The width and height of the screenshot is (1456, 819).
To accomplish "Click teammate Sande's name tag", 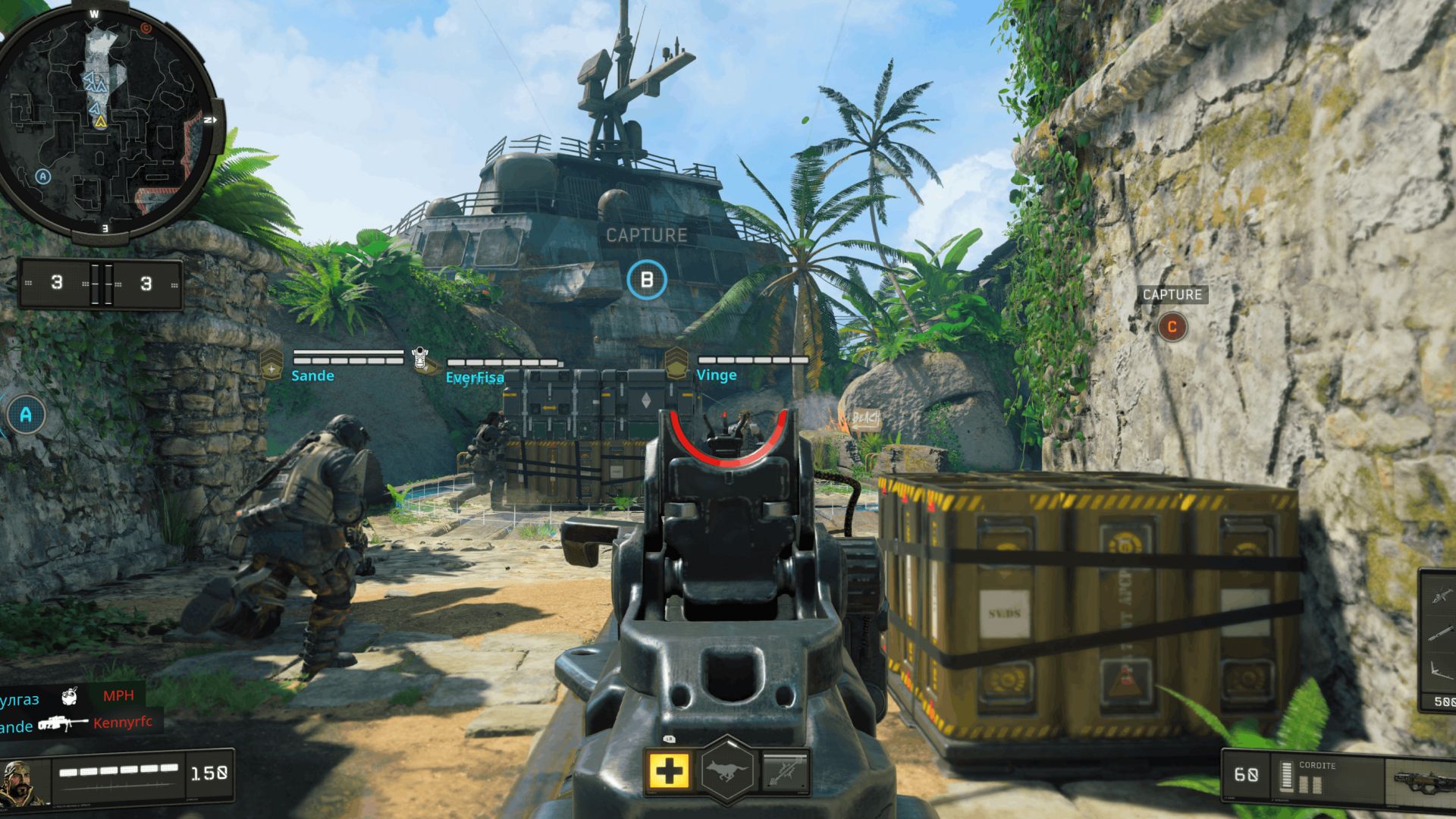I will (312, 375).
